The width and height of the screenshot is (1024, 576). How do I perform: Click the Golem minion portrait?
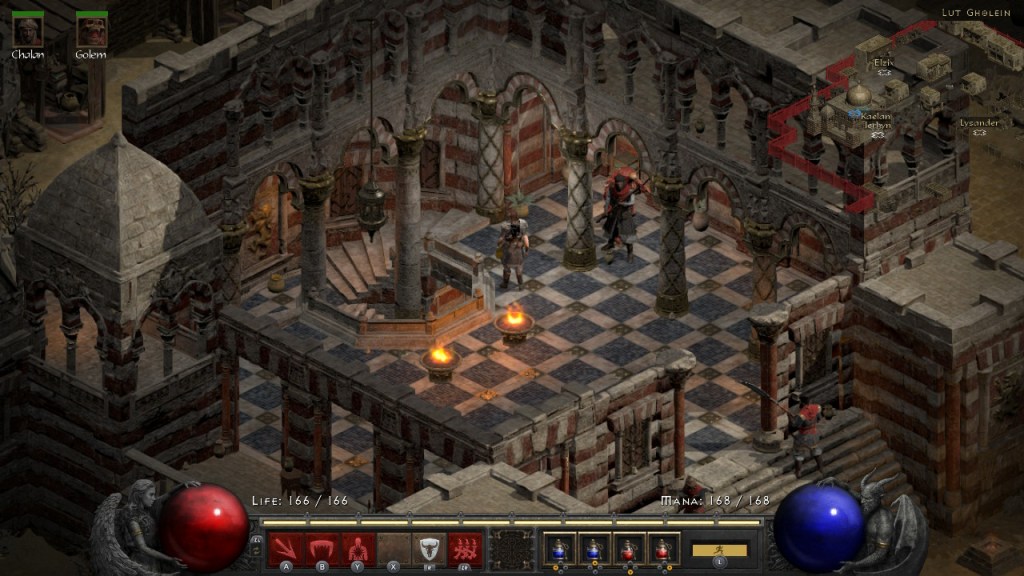point(91,30)
